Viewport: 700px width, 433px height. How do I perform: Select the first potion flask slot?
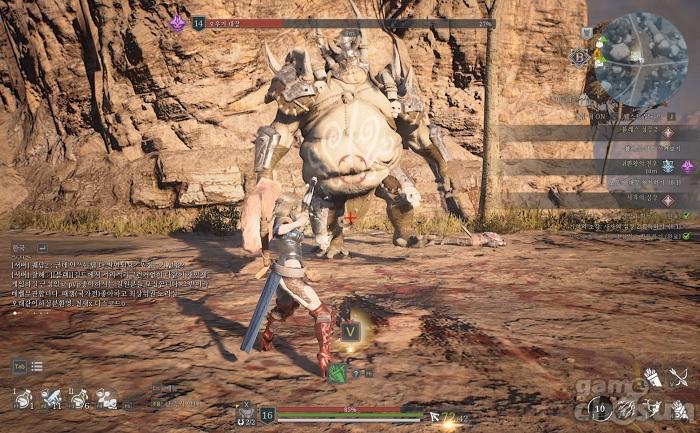click(22, 399)
